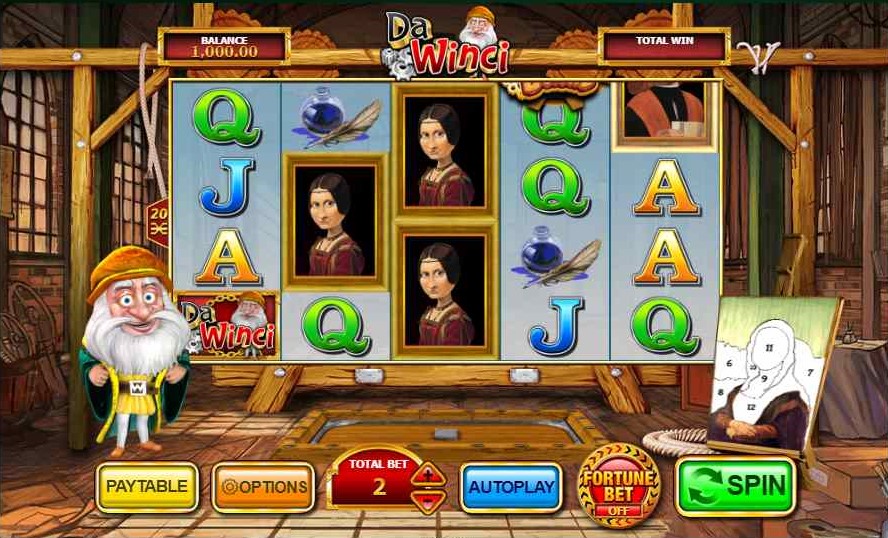Start Autoplay
The image size is (888, 538).
coord(510,487)
